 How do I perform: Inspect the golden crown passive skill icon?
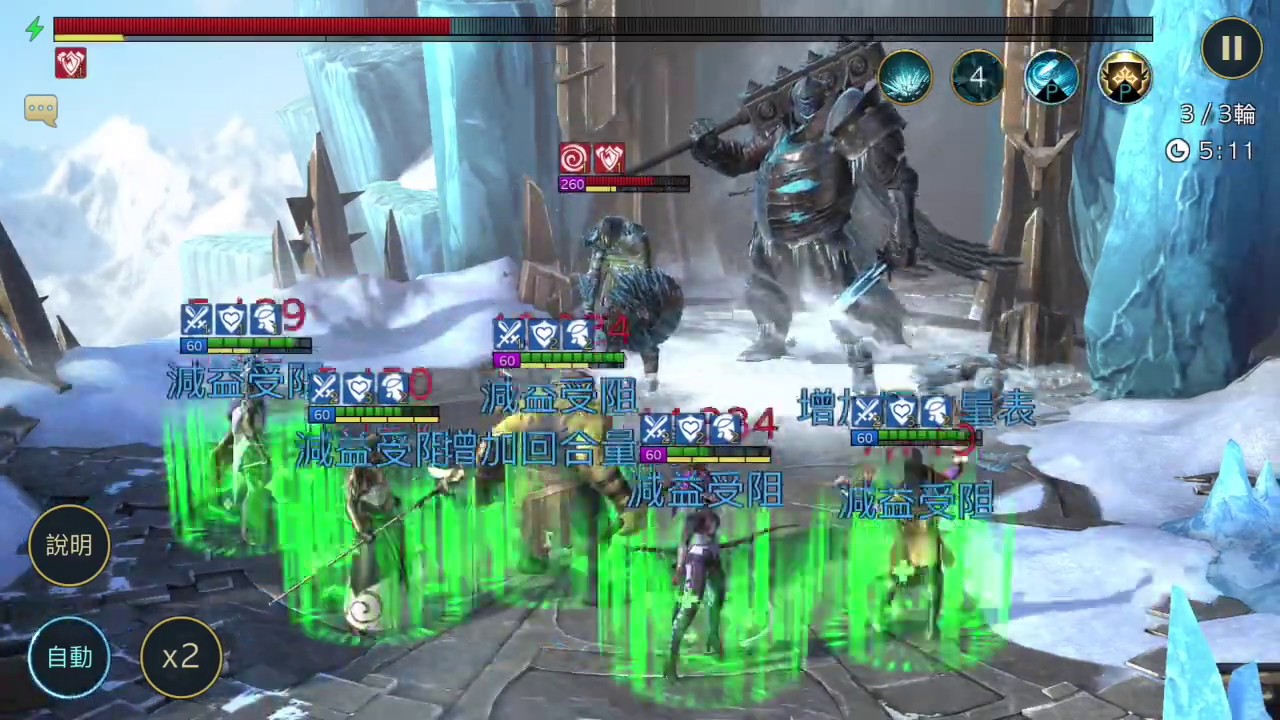(1124, 77)
